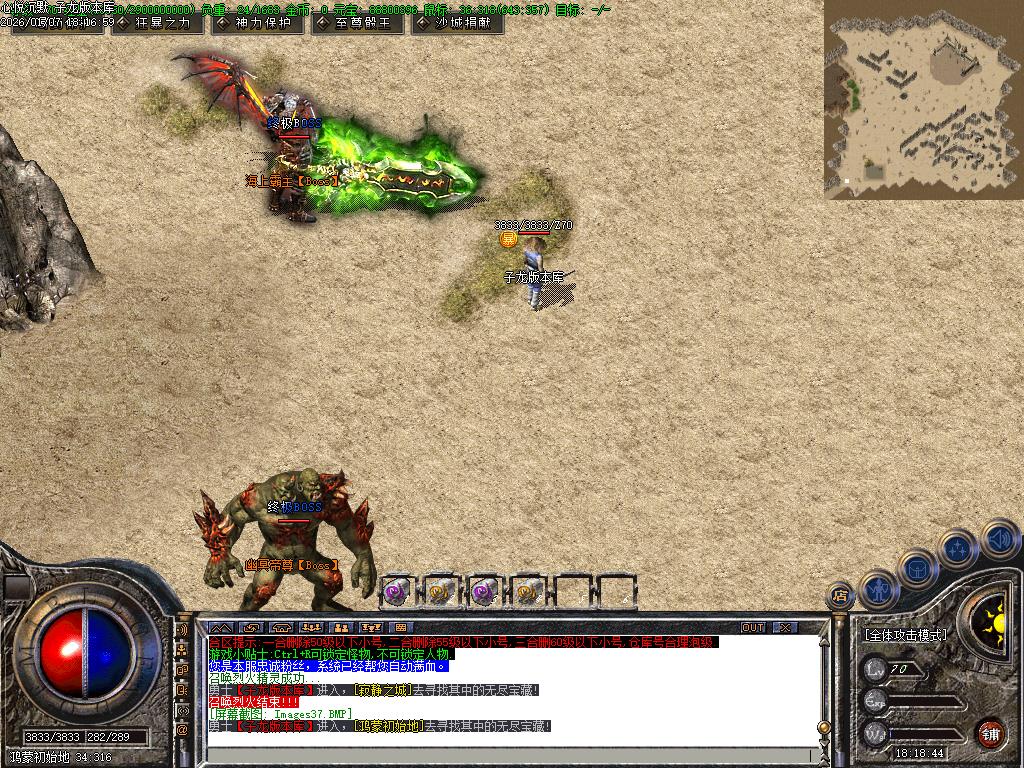Viewport: 1024px width, 768px height.
Task: Use the first purple scroll in belt
Action: pos(396,592)
